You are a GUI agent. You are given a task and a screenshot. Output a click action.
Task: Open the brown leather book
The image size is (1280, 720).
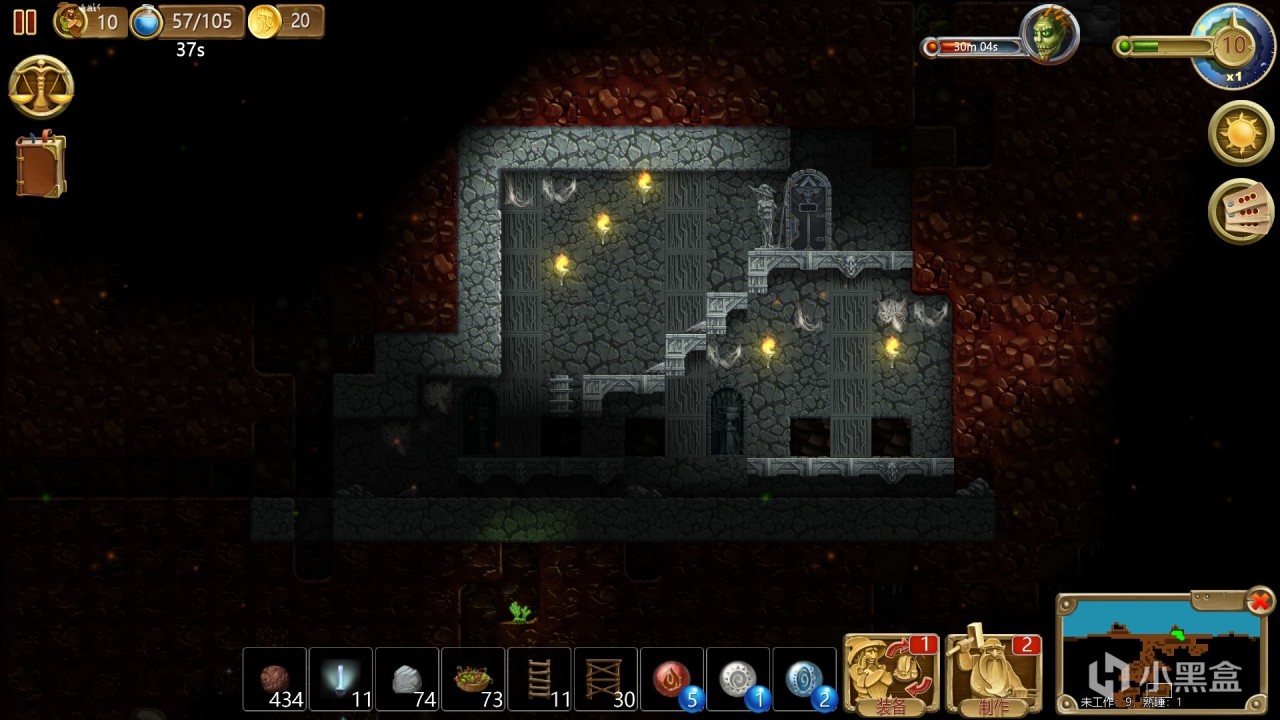click(x=41, y=165)
